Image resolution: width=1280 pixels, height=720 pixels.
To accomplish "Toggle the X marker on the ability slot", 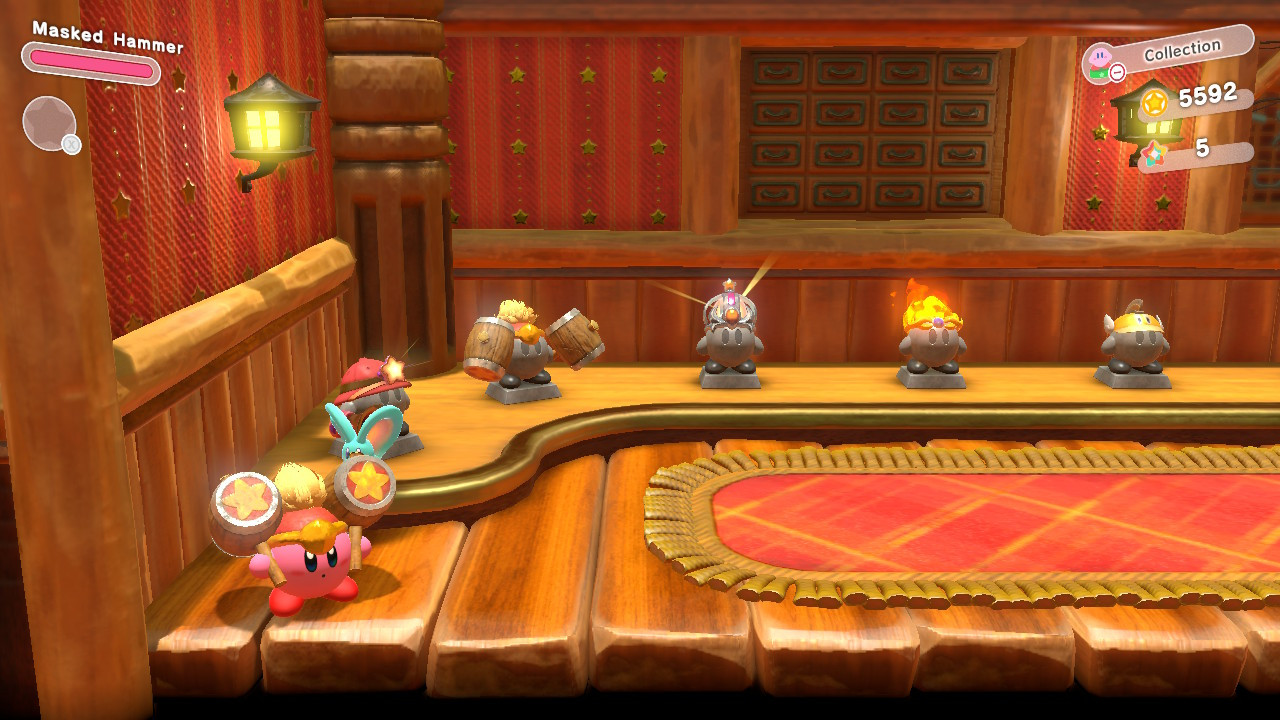I will 71,144.
